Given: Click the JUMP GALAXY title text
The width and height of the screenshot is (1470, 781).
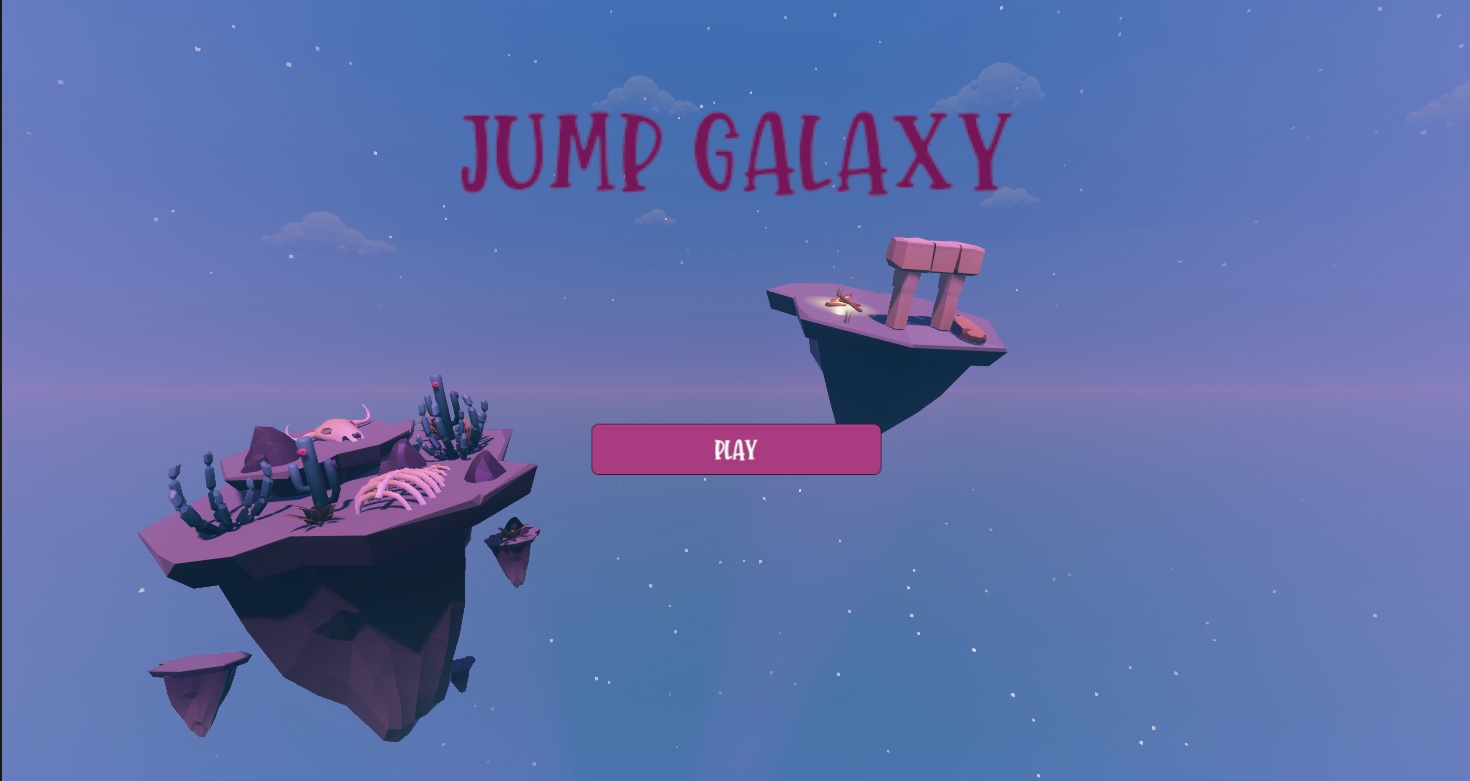Looking at the screenshot, I should (733, 150).
